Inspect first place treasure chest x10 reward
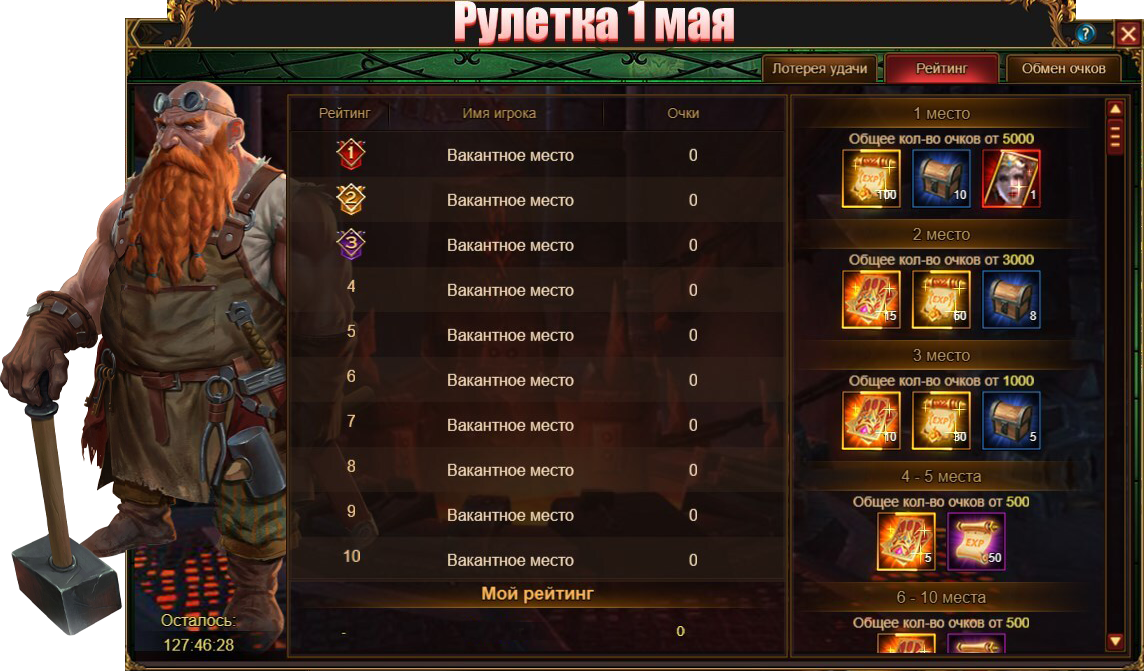1144x671 pixels. pyautogui.click(x=941, y=179)
